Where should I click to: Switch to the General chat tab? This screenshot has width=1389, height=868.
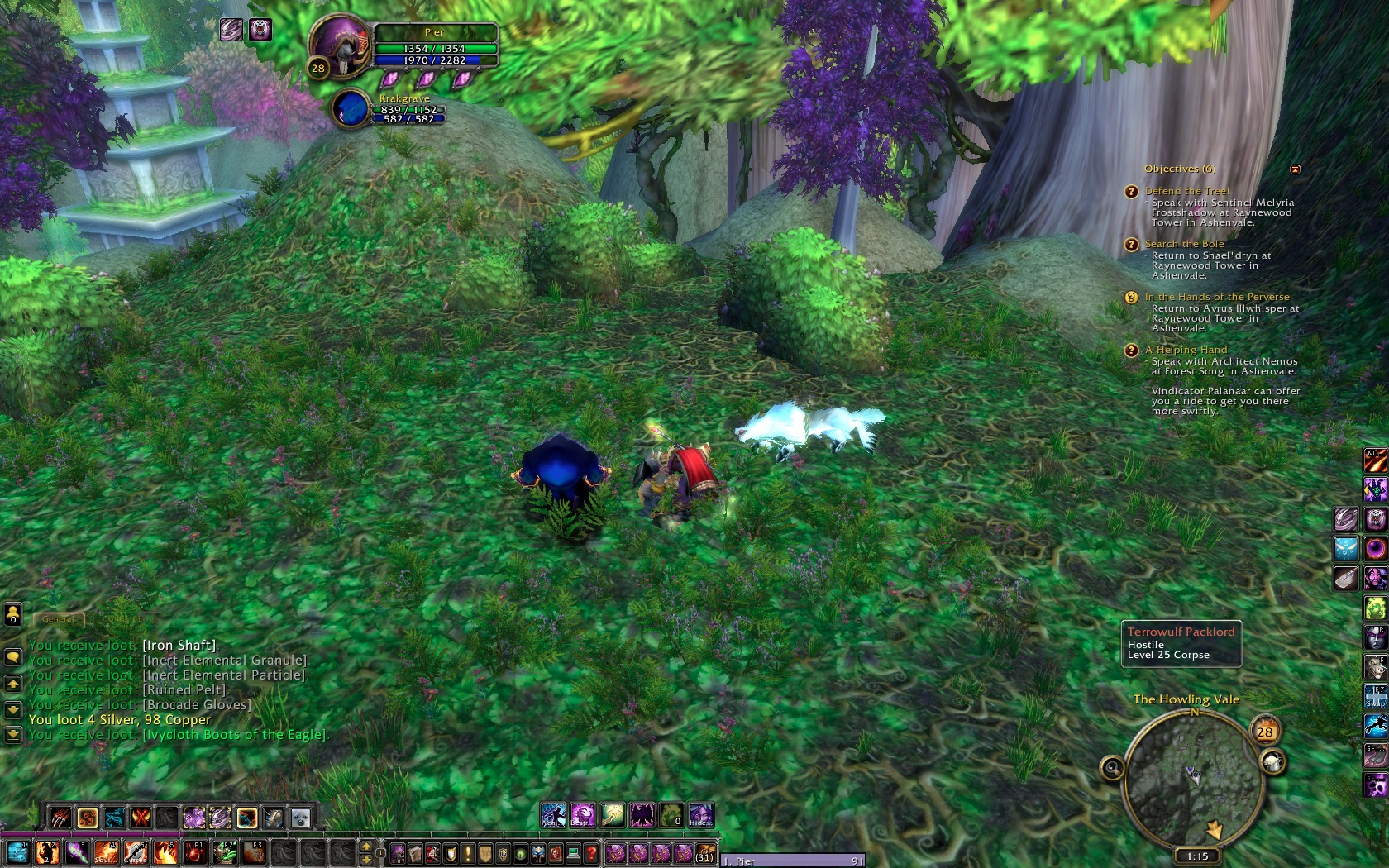(59, 618)
